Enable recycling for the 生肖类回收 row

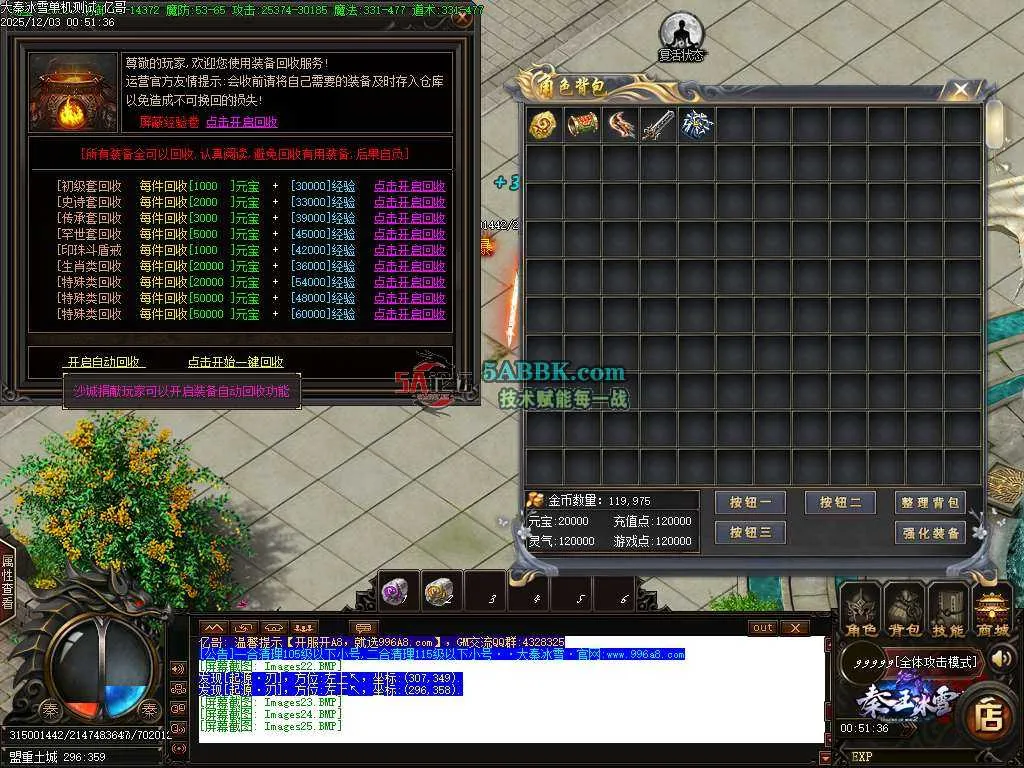409,266
